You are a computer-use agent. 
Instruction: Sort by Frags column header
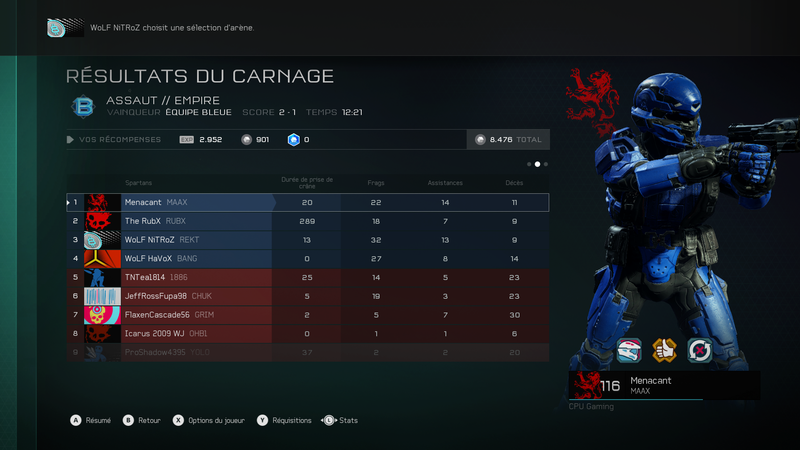coord(376,183)
